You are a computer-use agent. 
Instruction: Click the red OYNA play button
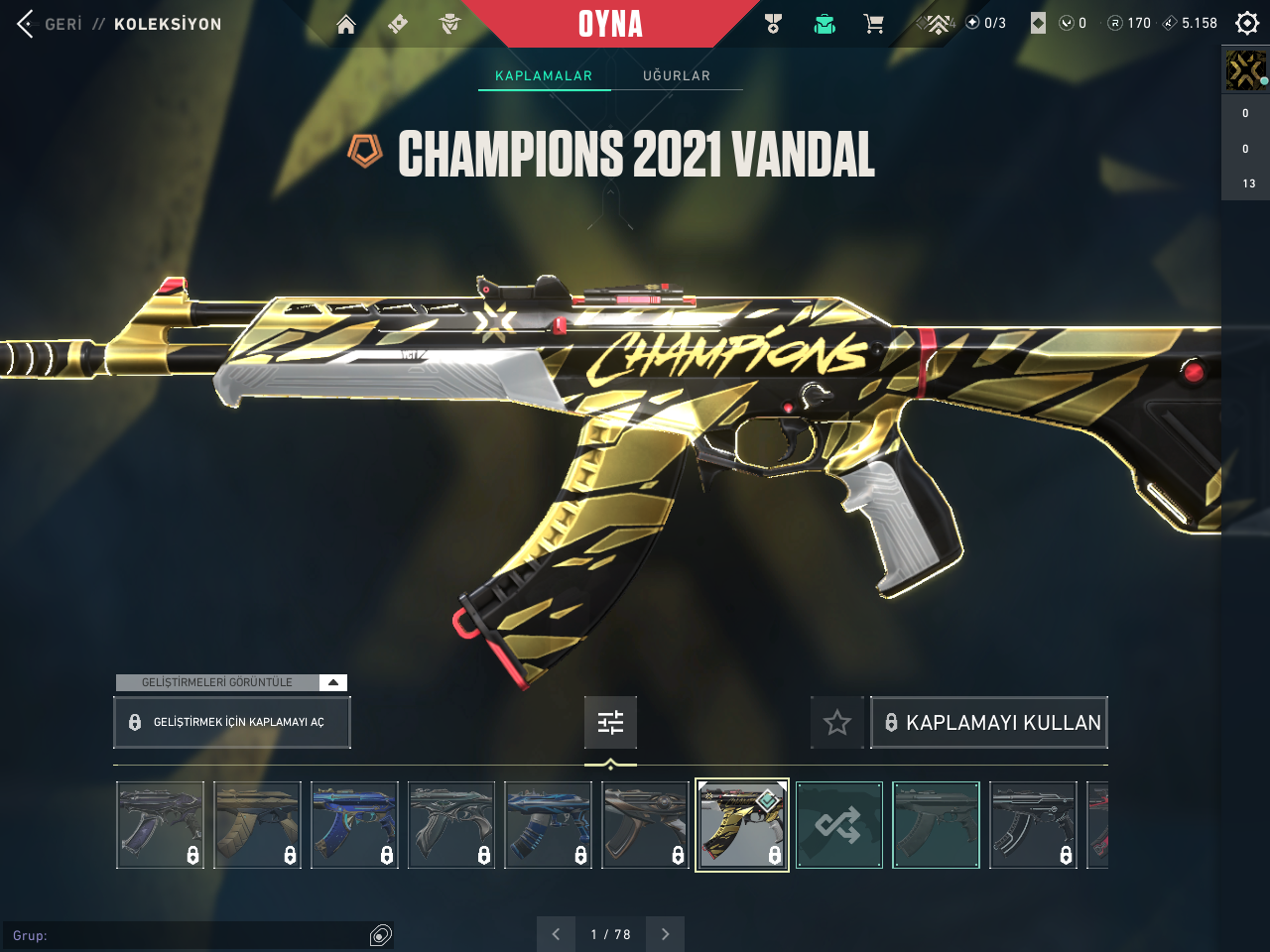[610, 24]
